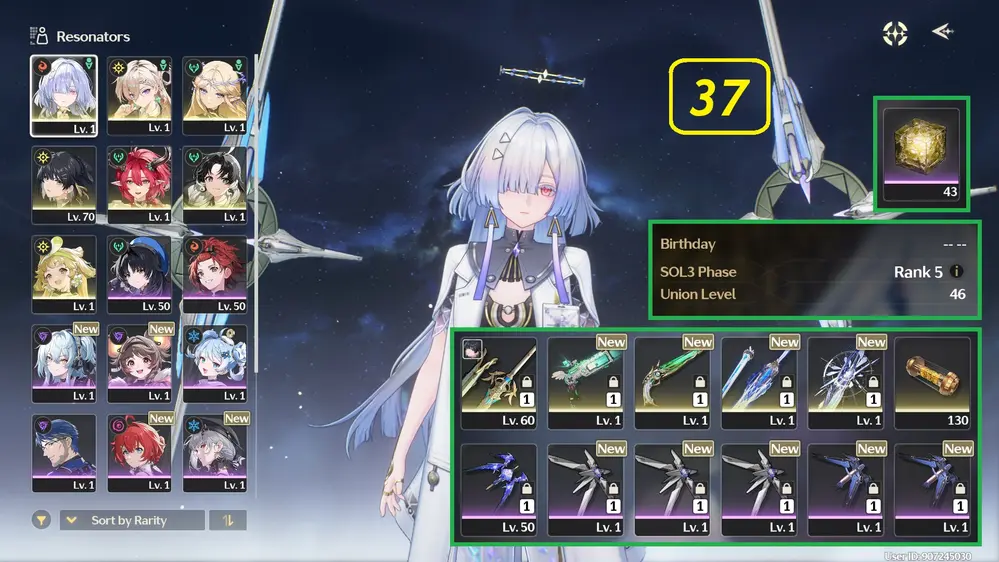The image size is (999, 562).
Task: Select the Lv. 60 sword weapon slot
Action: [x=498, y=382]
